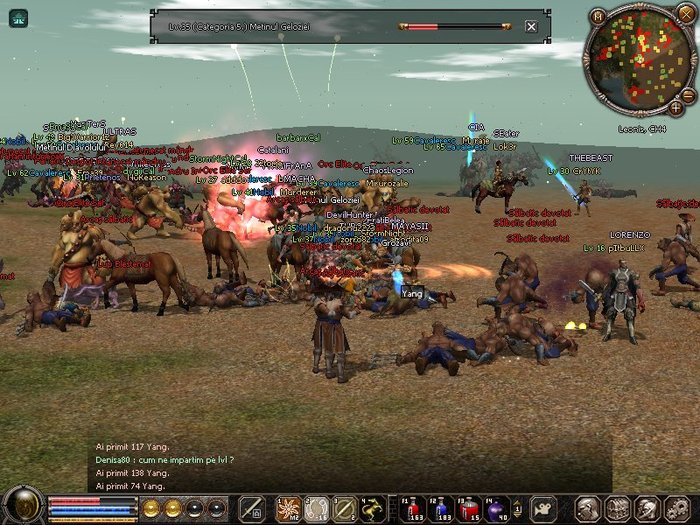Click the teal icon in the top-left corner
700x525 pixels.
click(18, 17)
